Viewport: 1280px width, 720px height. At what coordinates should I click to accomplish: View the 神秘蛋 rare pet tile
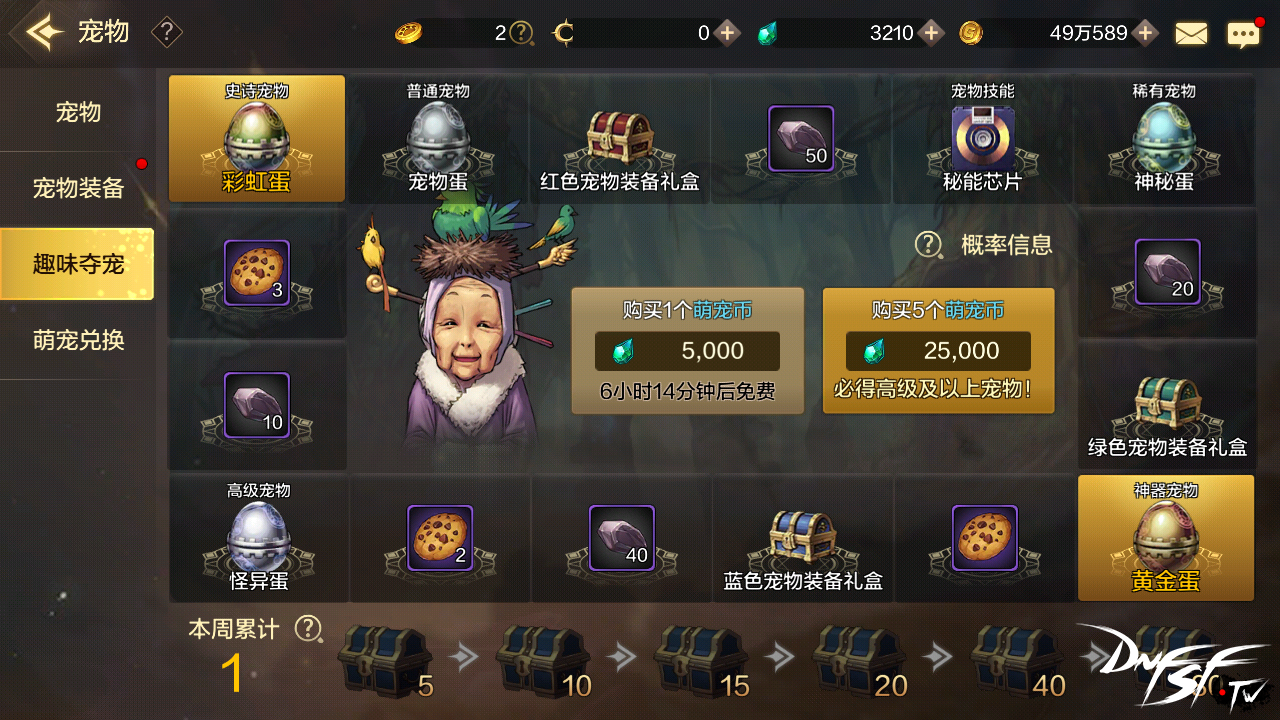point(1164,140)
